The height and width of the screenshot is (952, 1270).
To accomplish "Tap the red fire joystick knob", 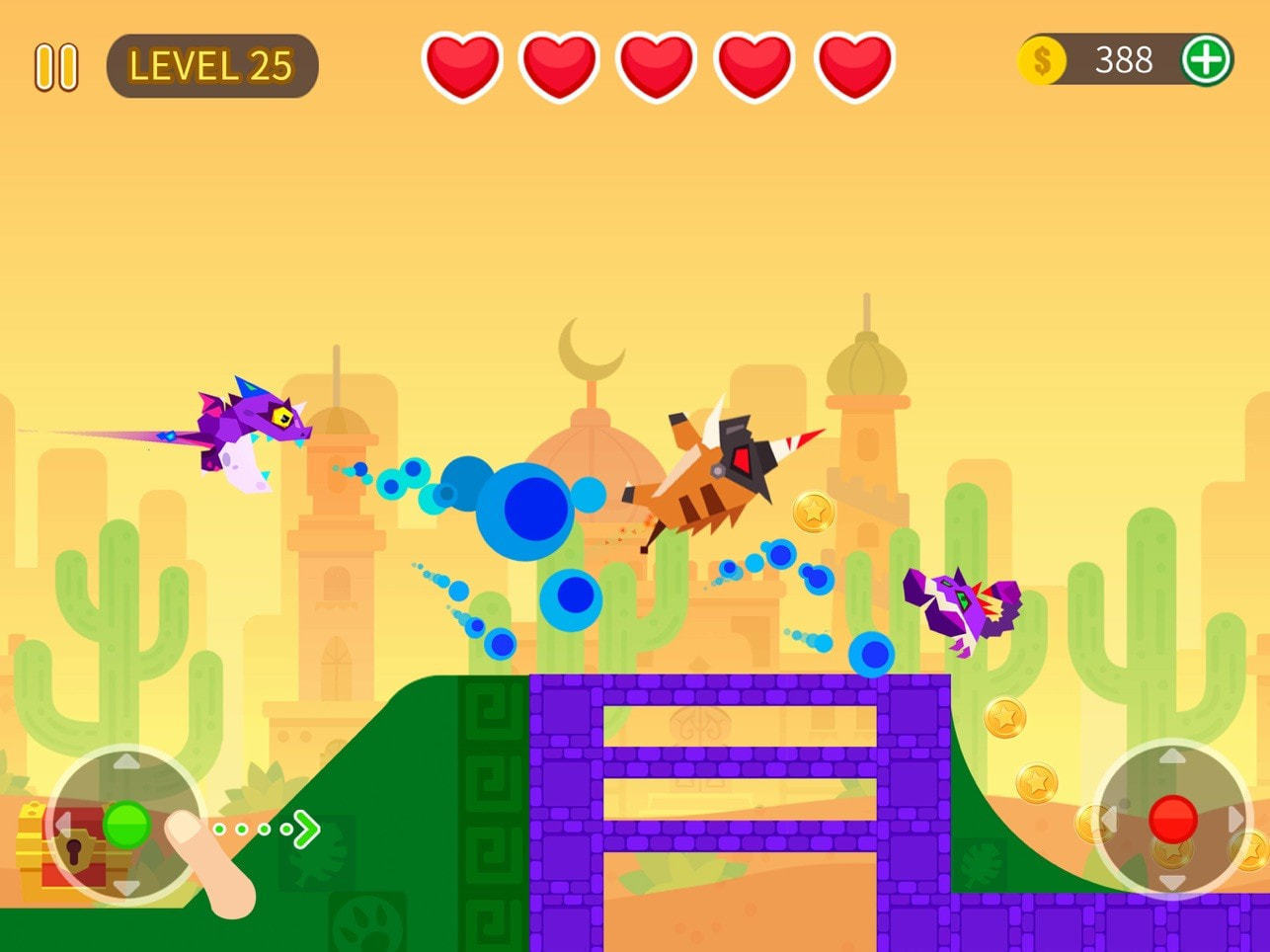I will pyautogui.click(x=1172, y=819).
